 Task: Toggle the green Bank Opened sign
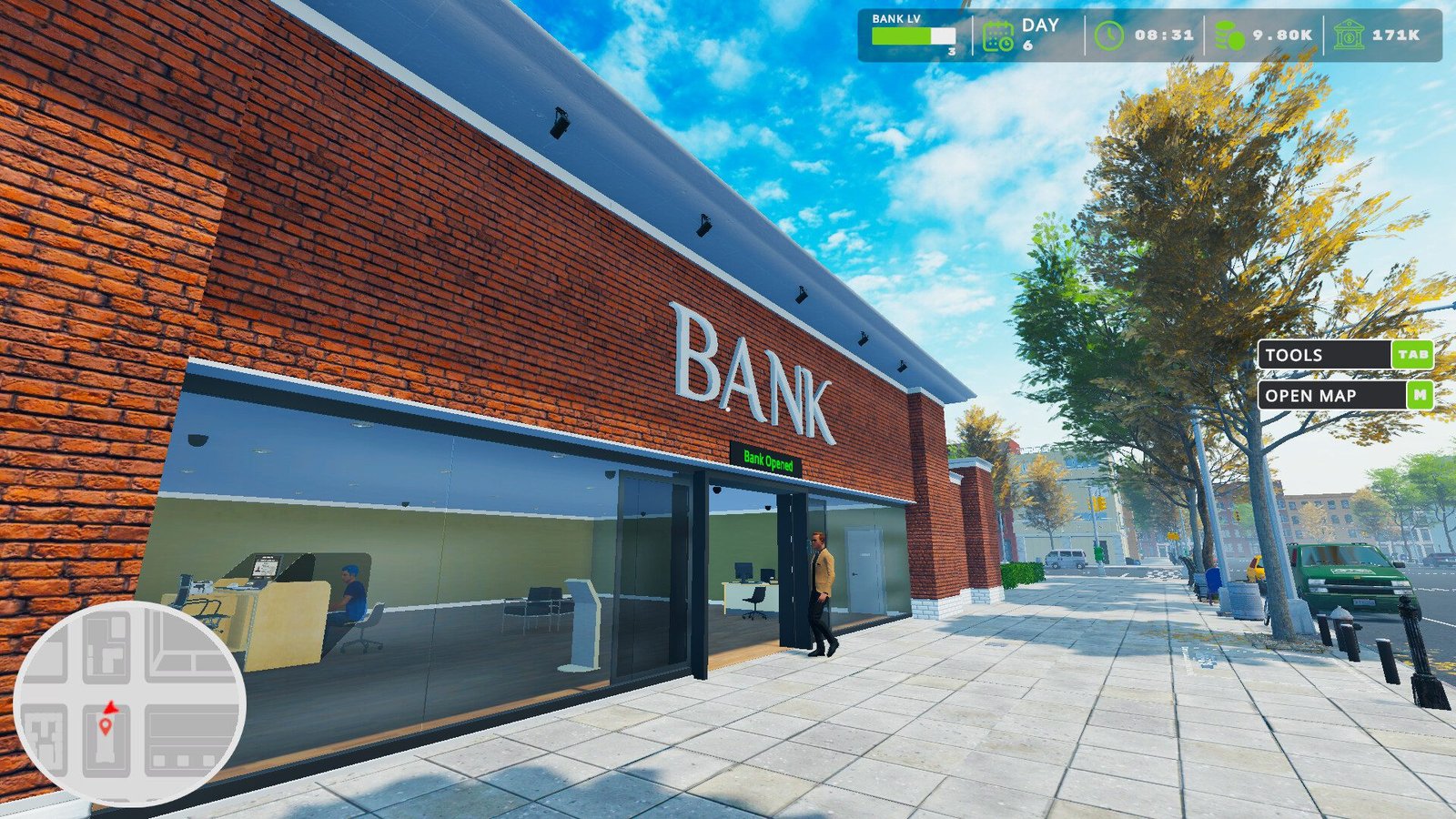769,460
